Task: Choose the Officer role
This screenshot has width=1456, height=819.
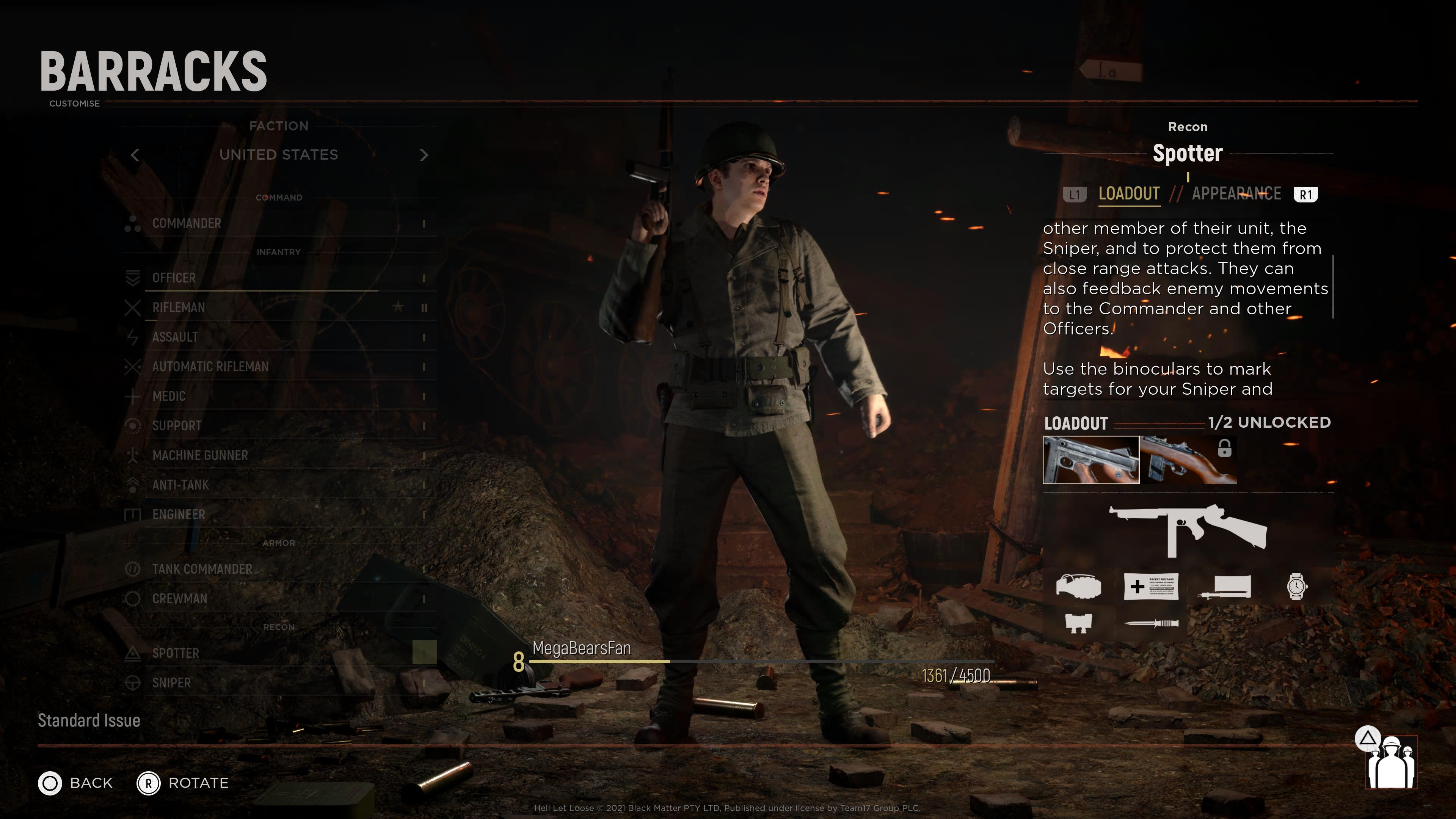Action: click(x=174, y=278)
